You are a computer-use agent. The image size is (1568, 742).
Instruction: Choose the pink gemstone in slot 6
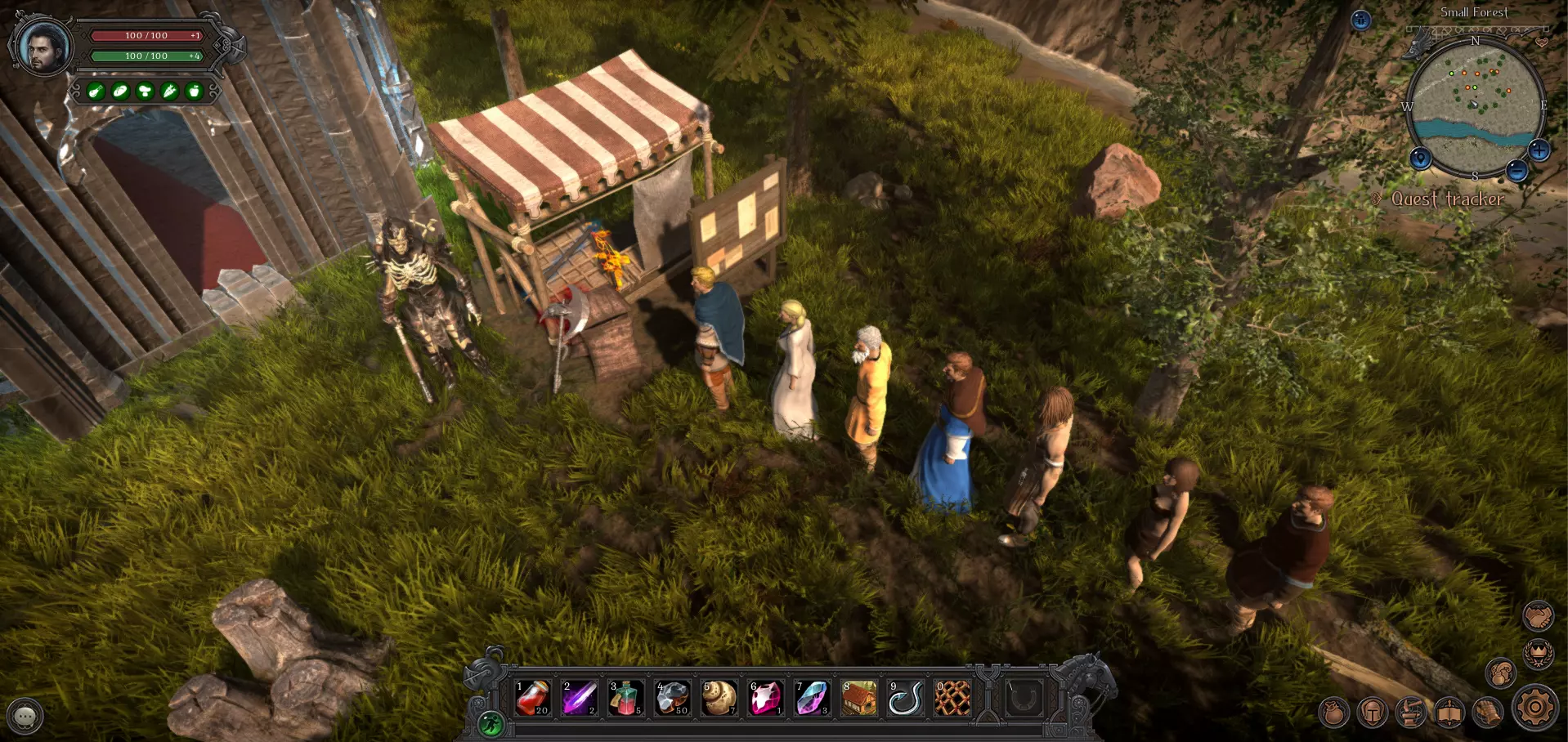(x=766, y=699)
